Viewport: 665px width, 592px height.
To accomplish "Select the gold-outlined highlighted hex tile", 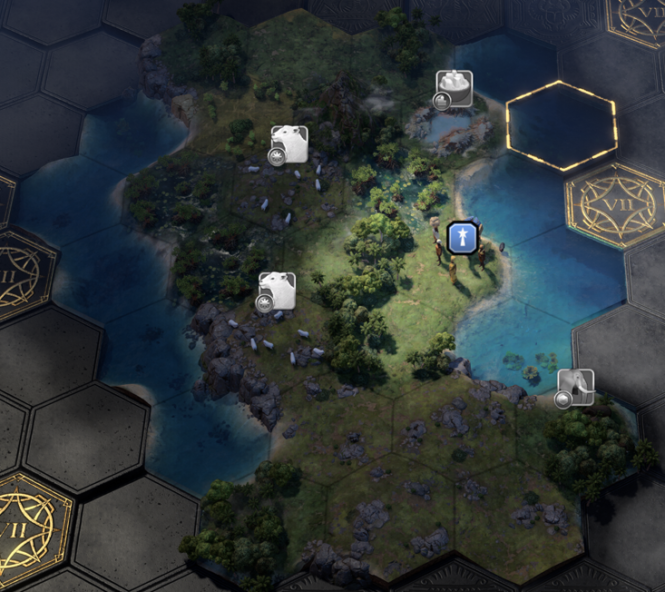I will coord(561,126).
